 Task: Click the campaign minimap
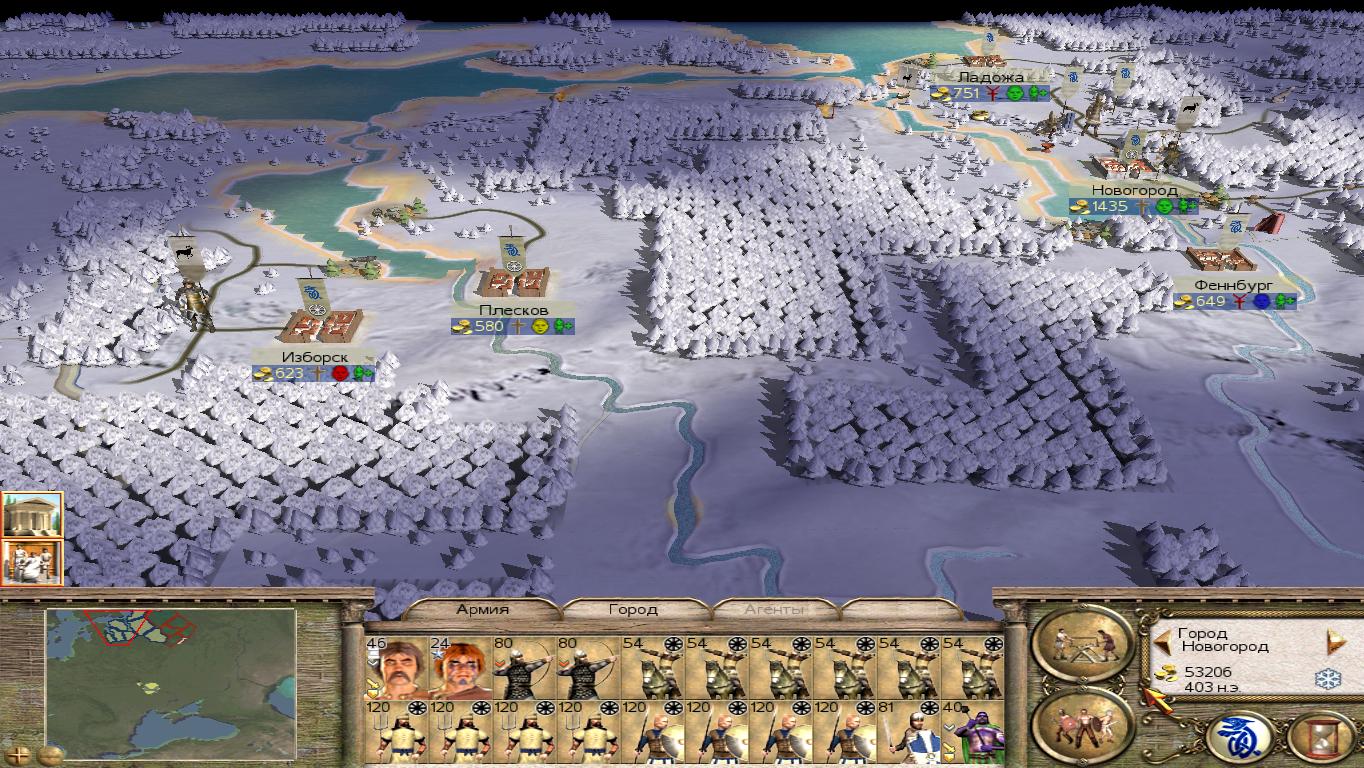pyautogui.click(x=170, y=680)
